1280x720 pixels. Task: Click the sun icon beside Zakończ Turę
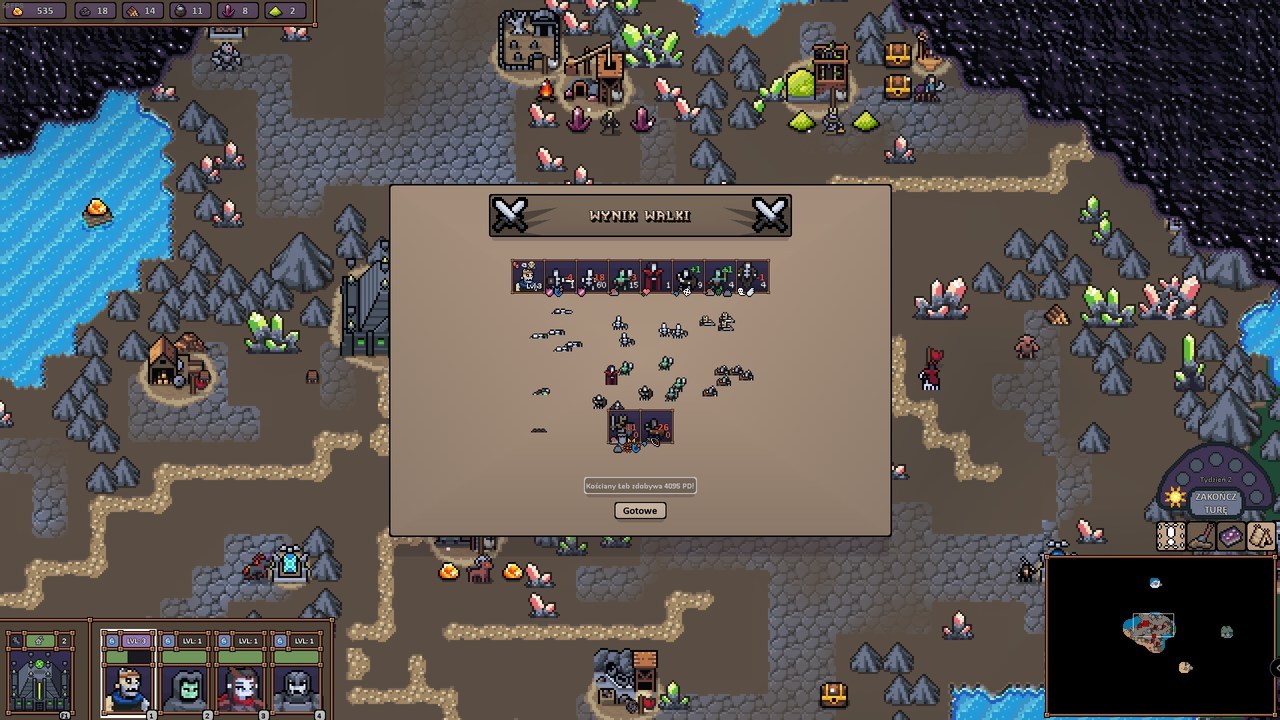[1175, 495]
